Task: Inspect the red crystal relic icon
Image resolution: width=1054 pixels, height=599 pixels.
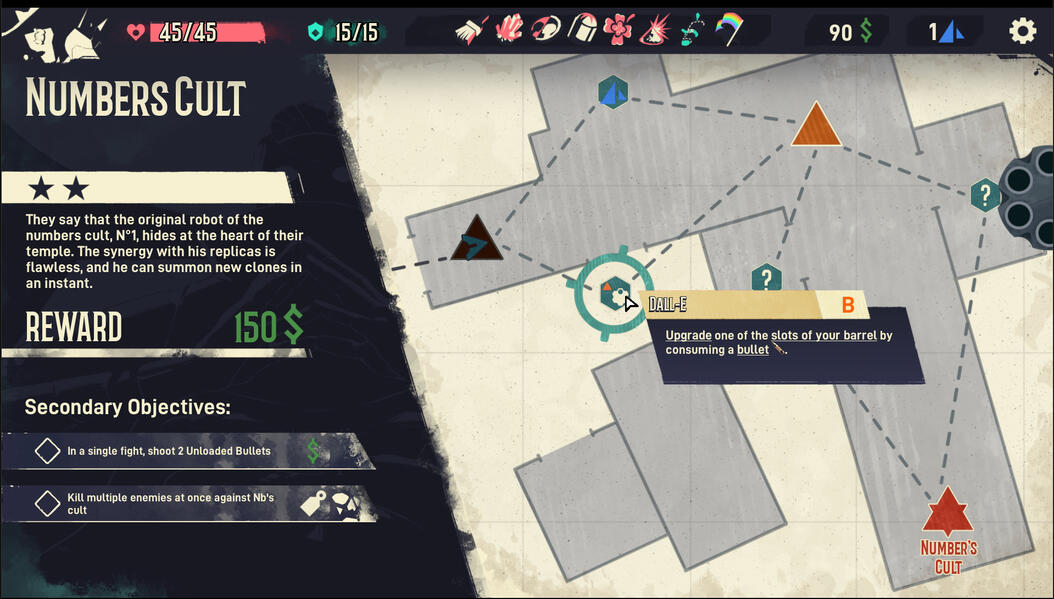Action: tap(510, 30)
